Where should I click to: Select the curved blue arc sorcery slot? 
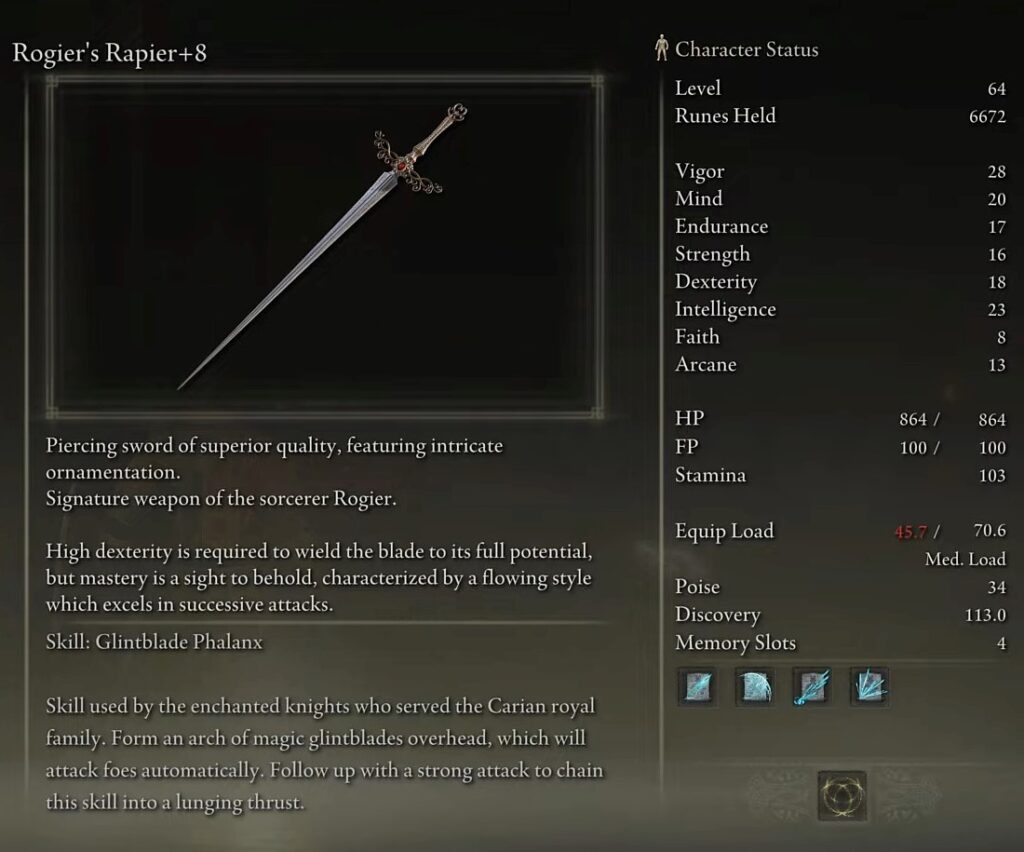point(753,688)
